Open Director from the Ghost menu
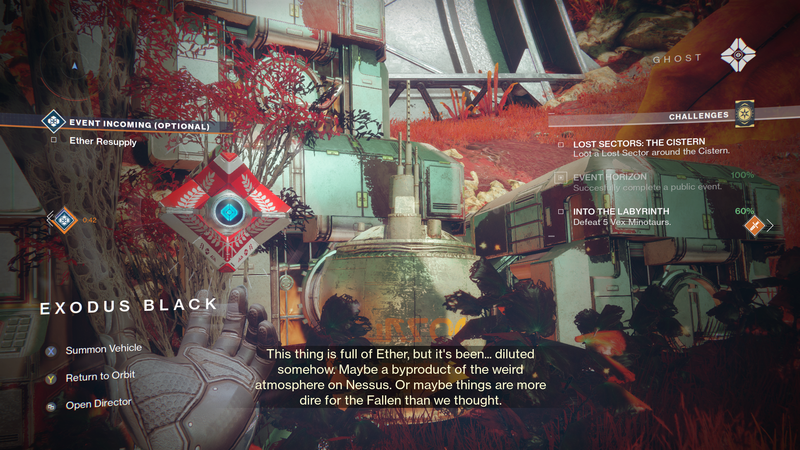This screenshot has height=450, width=800. [x=97, y=404]
